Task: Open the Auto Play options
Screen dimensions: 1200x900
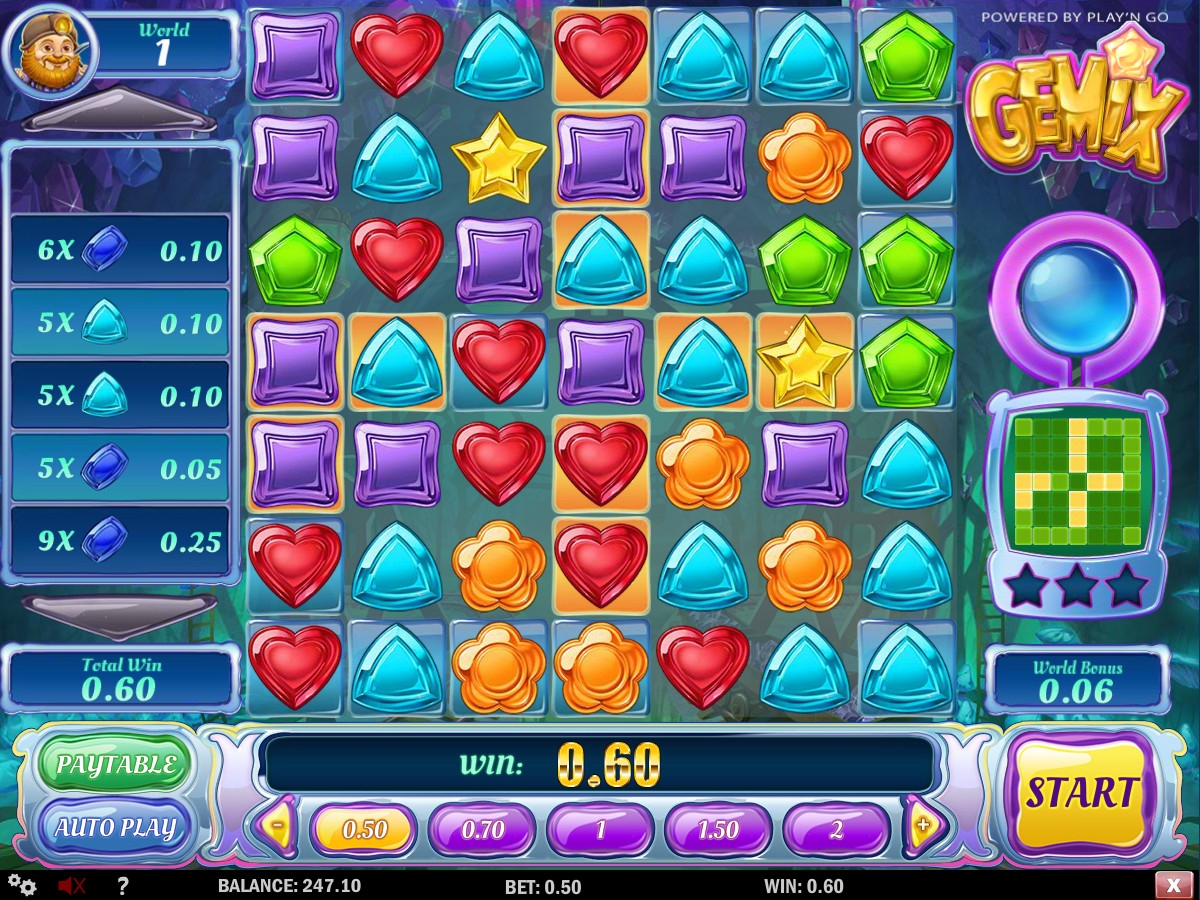Action: (115, 828)
